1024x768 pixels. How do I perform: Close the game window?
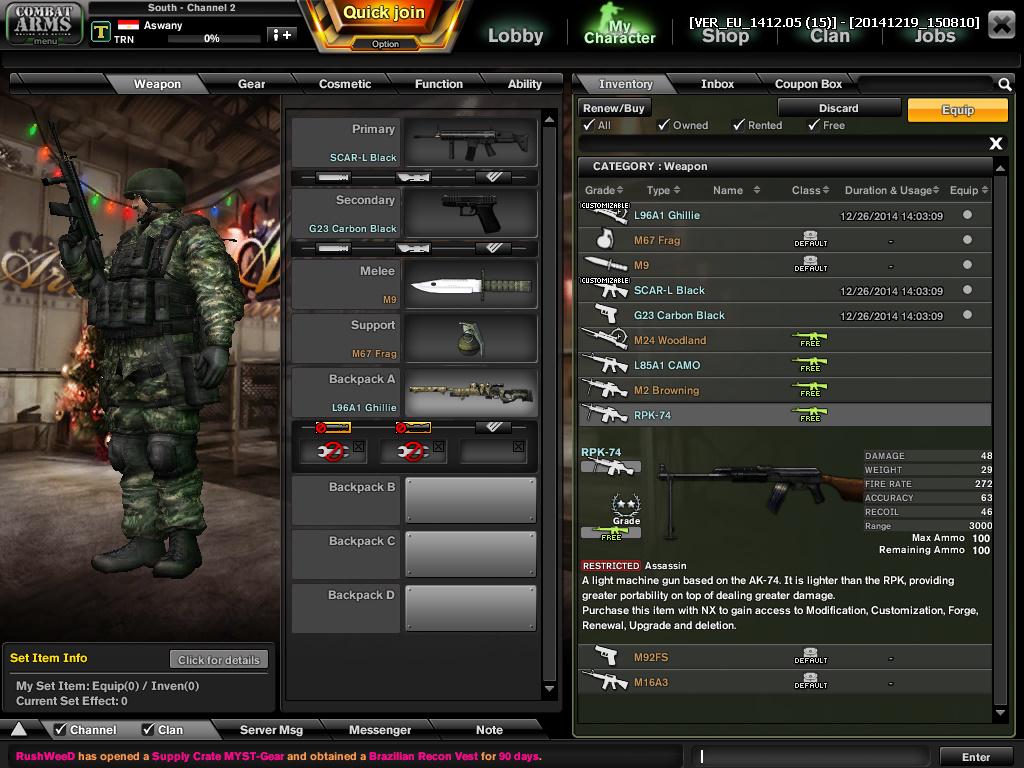point(1001,24)
